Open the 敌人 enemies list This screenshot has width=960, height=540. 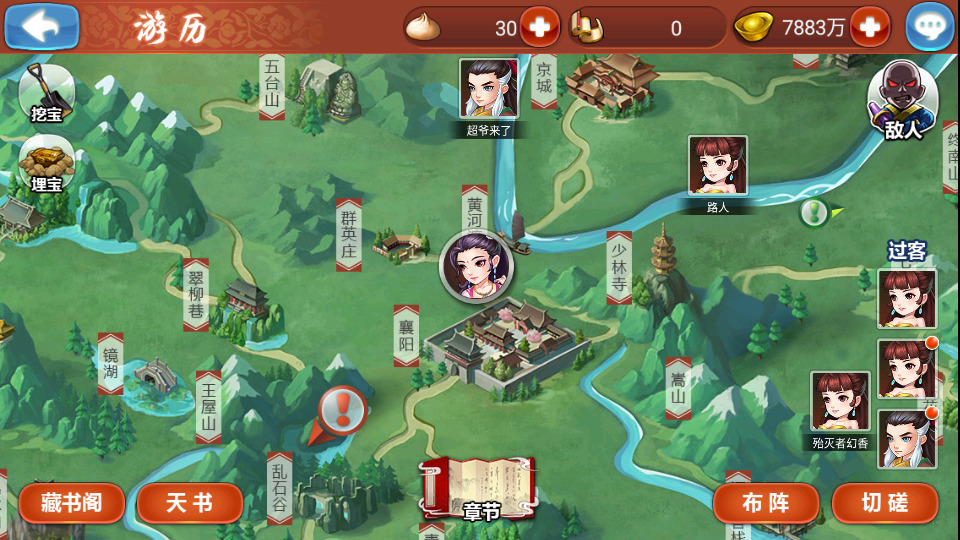(902, 101)
